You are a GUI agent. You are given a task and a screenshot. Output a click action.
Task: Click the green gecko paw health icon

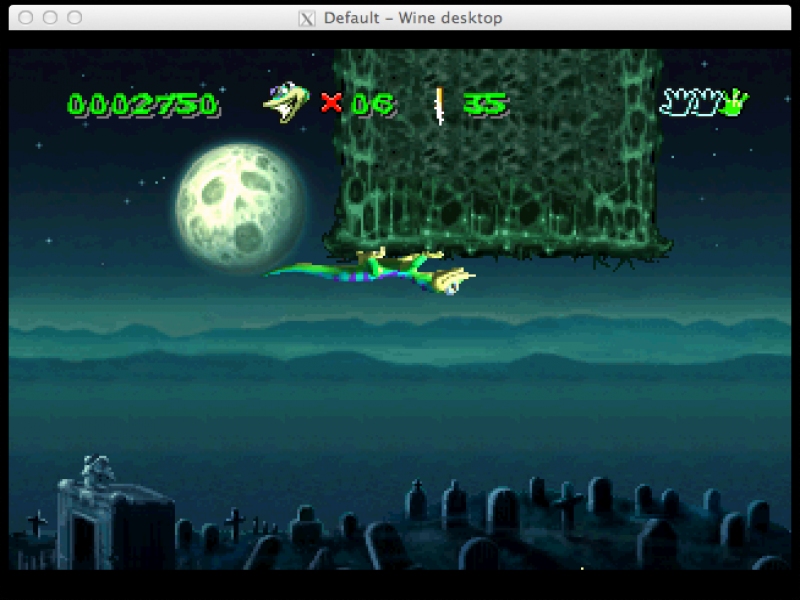pos(736,101)
